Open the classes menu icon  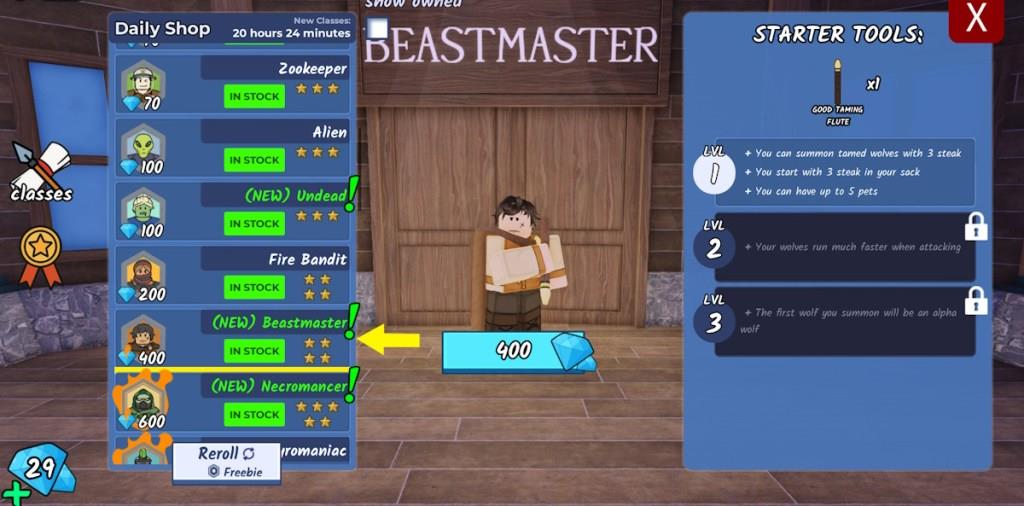pos(40,172)
